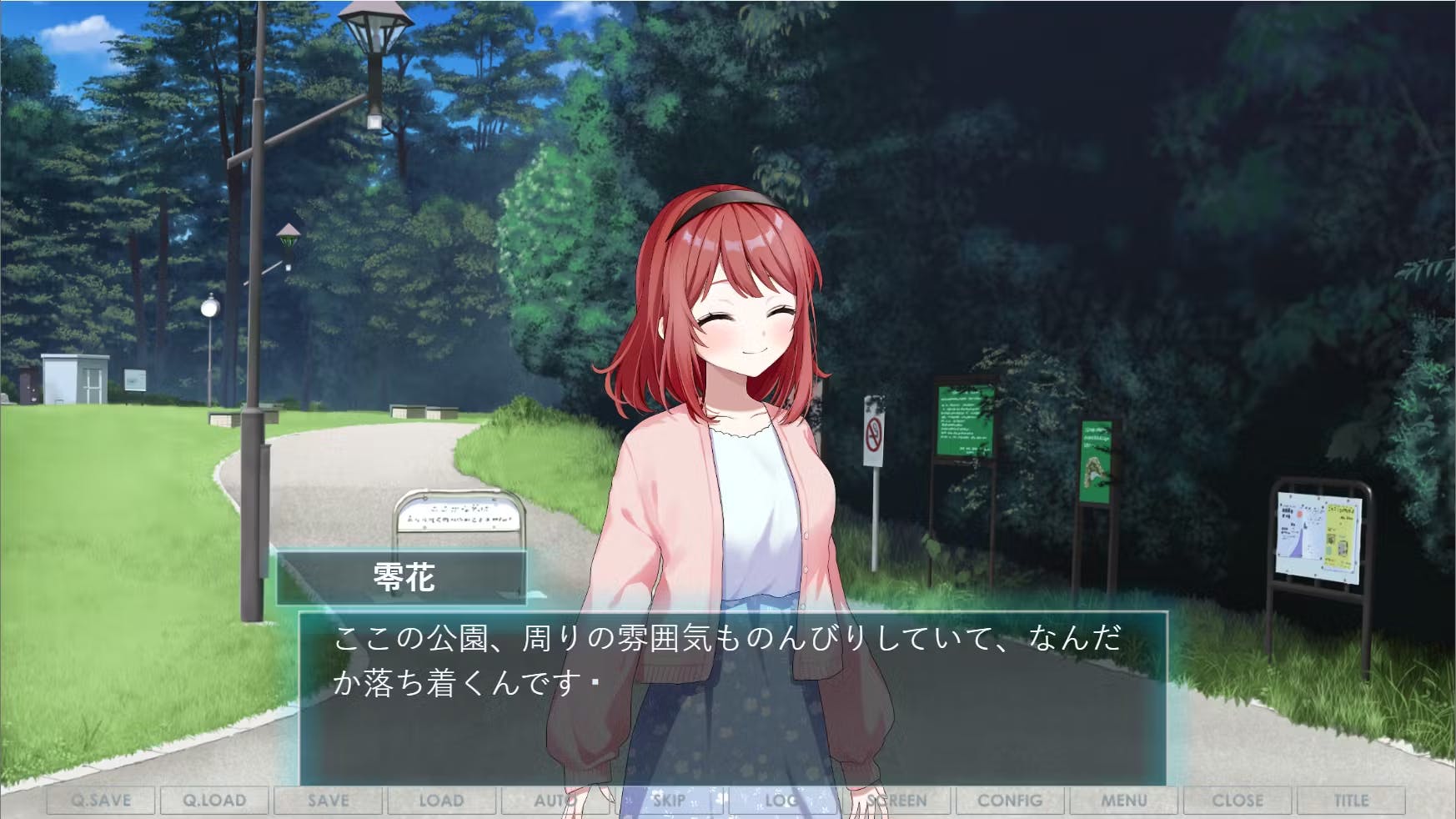Enable AUTO text advance
Viewport: 1456px width, 819px height.
point(555,801)
